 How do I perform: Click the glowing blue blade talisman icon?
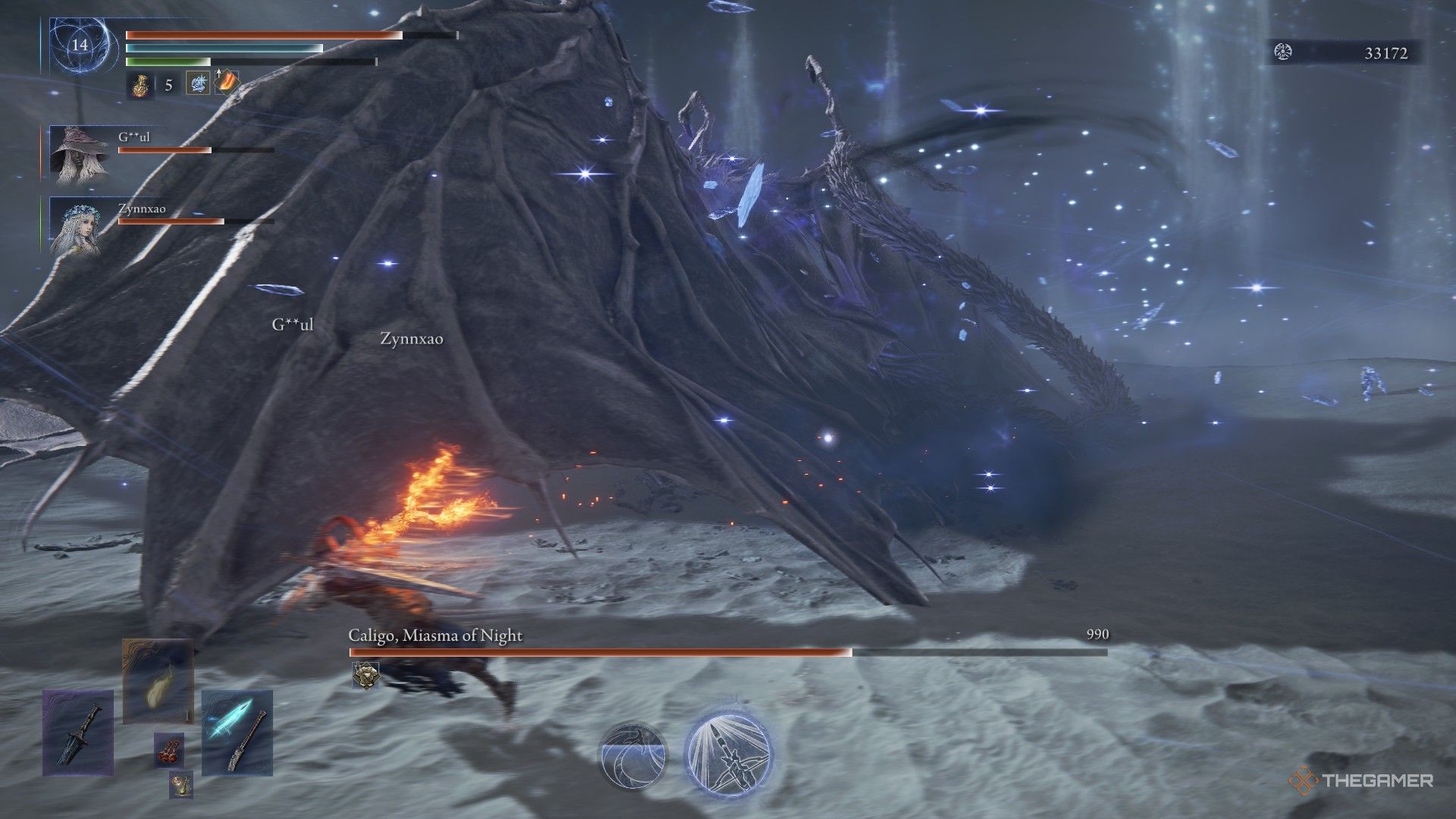click(236, 733)
